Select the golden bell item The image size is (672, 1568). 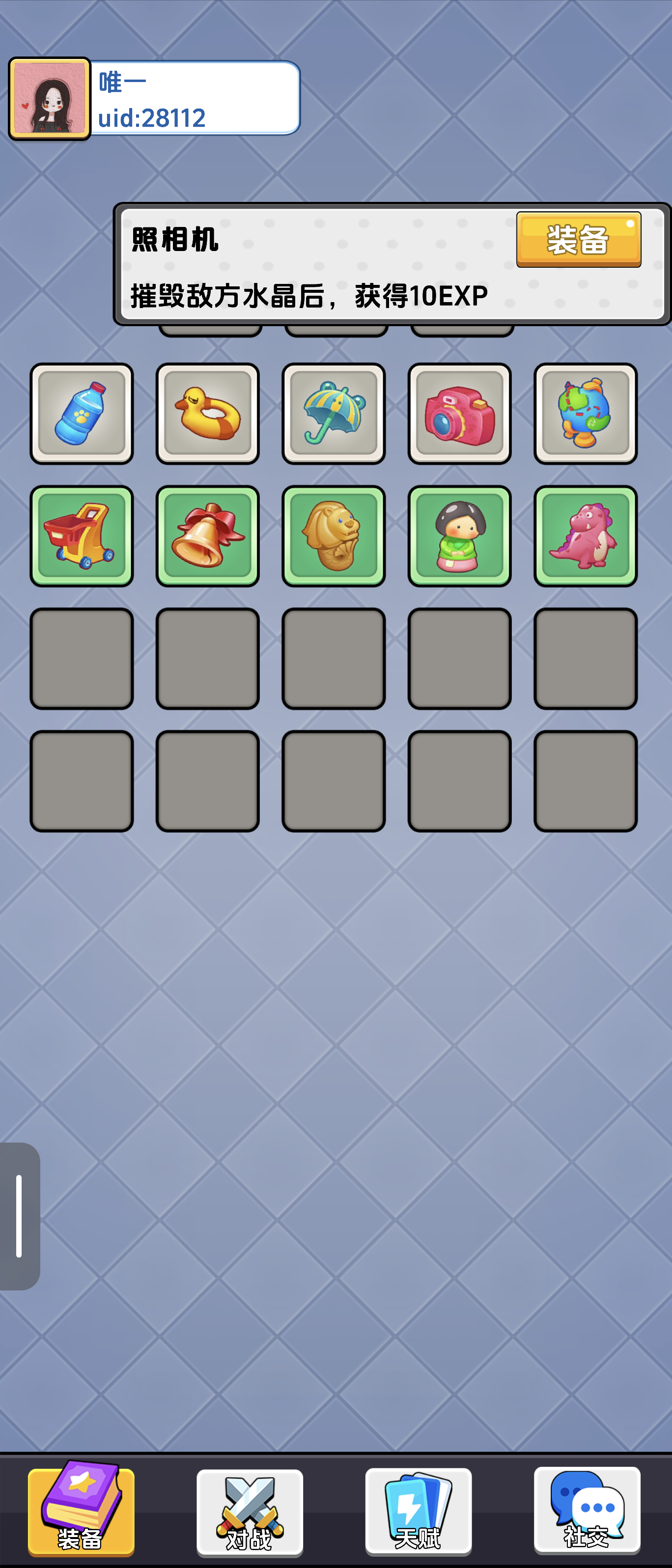pos(208,535)
